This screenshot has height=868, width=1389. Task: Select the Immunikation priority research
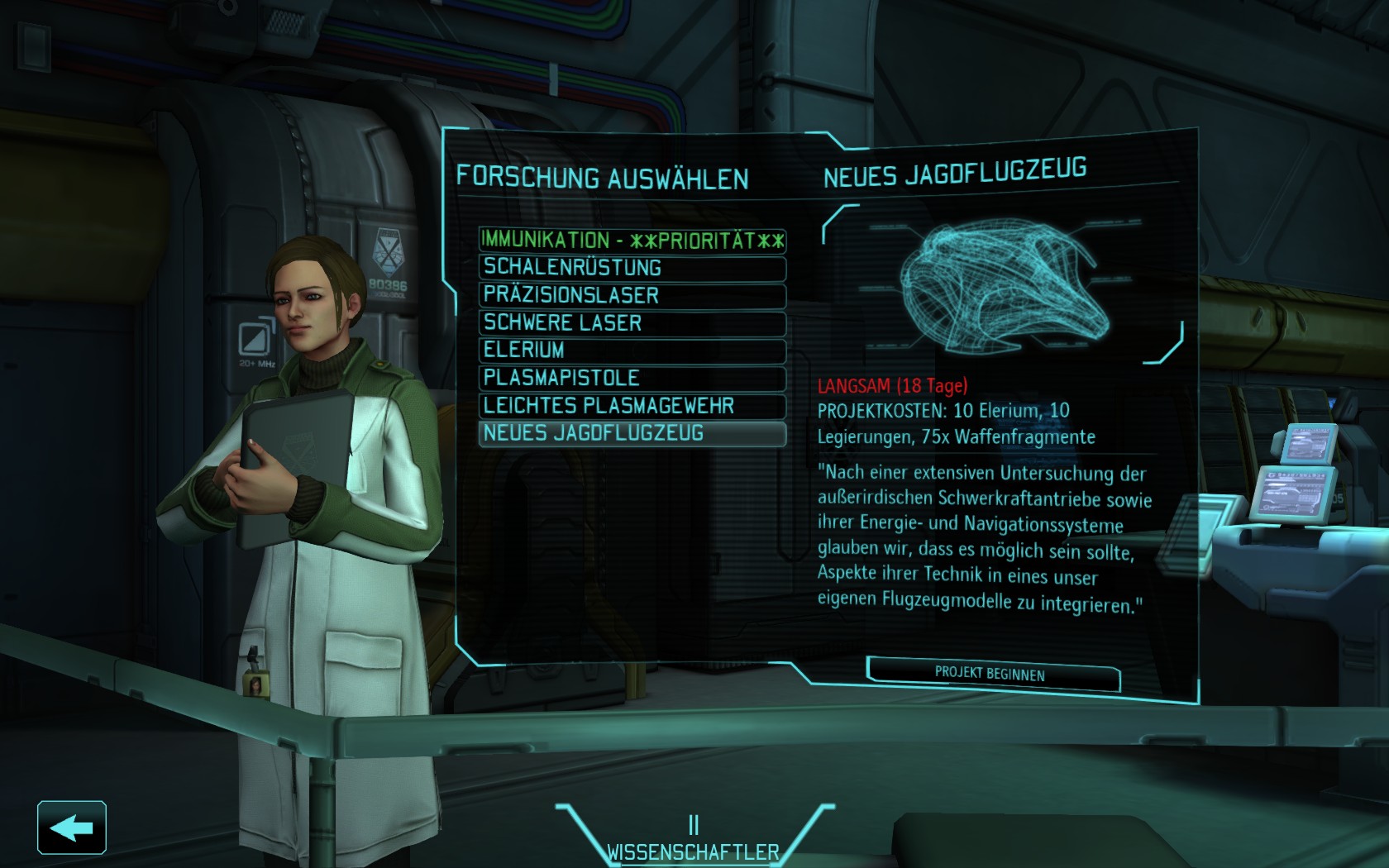point(632,241)
